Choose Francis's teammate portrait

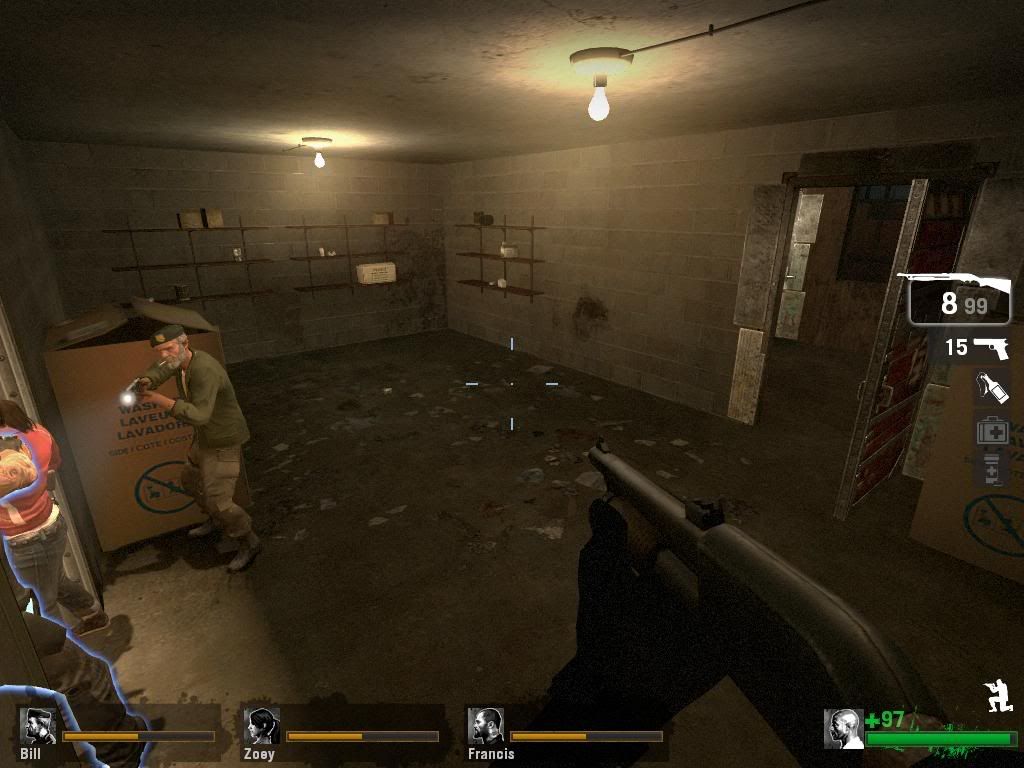485,725
